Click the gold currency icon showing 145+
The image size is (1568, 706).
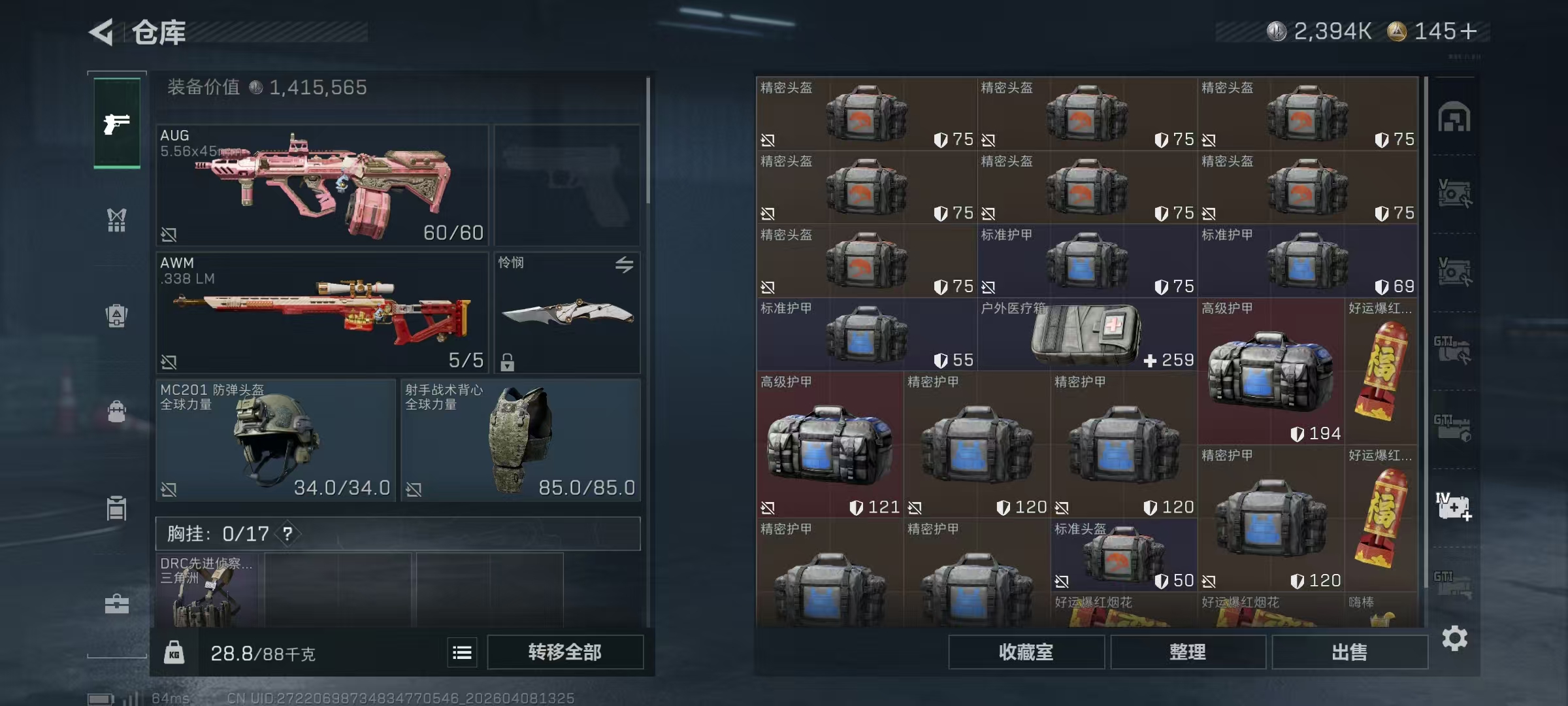pos(1395,29)
